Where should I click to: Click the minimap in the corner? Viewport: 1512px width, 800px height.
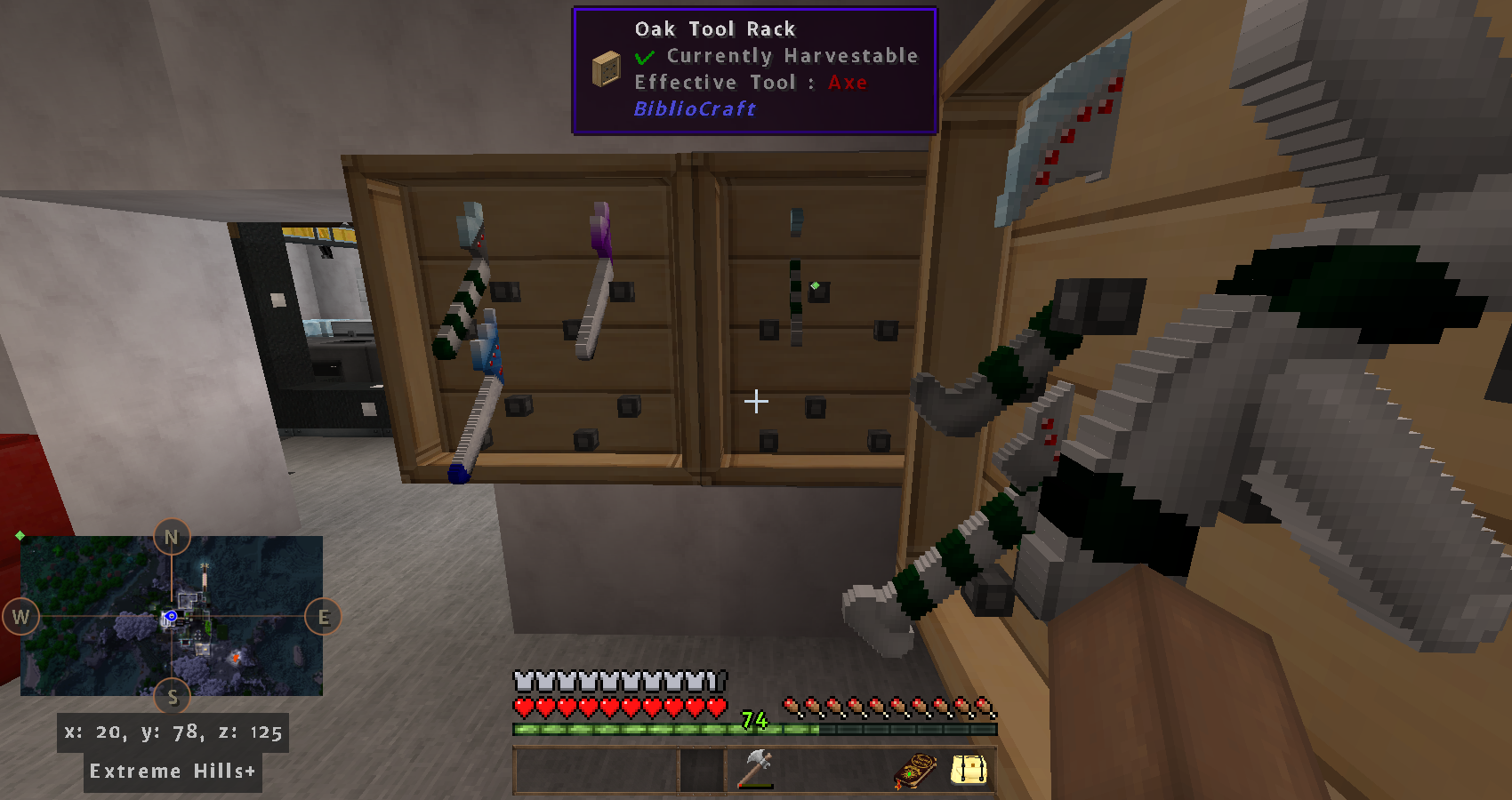coord(172,615)
